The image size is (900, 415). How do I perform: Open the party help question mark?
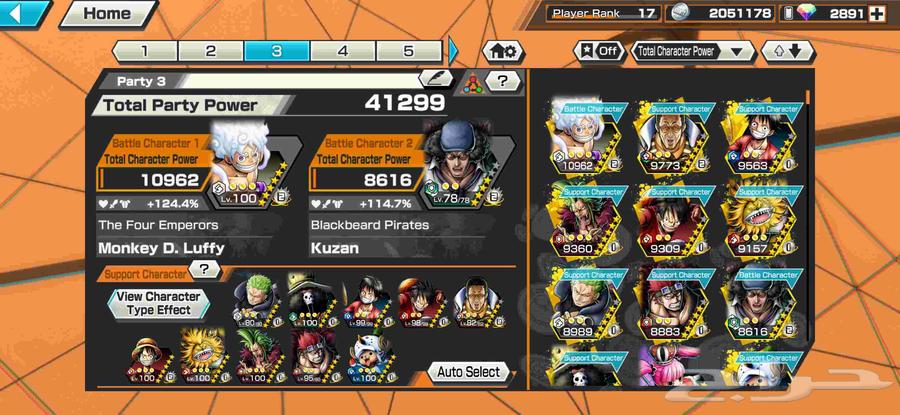502,81
